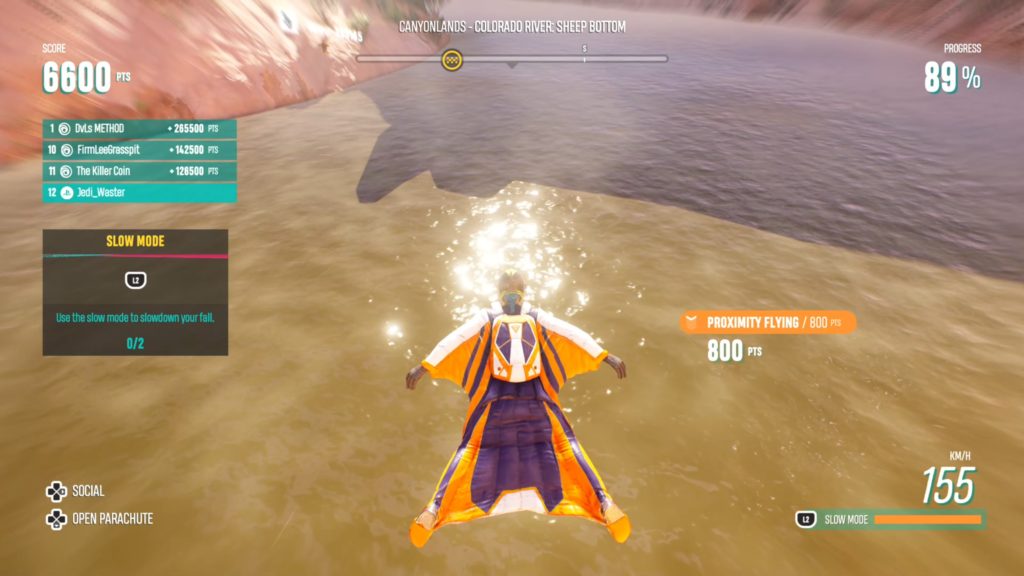Select the Jedi_Waster player row
This screenshot has width=1024, height=576.
click(139, 192)
